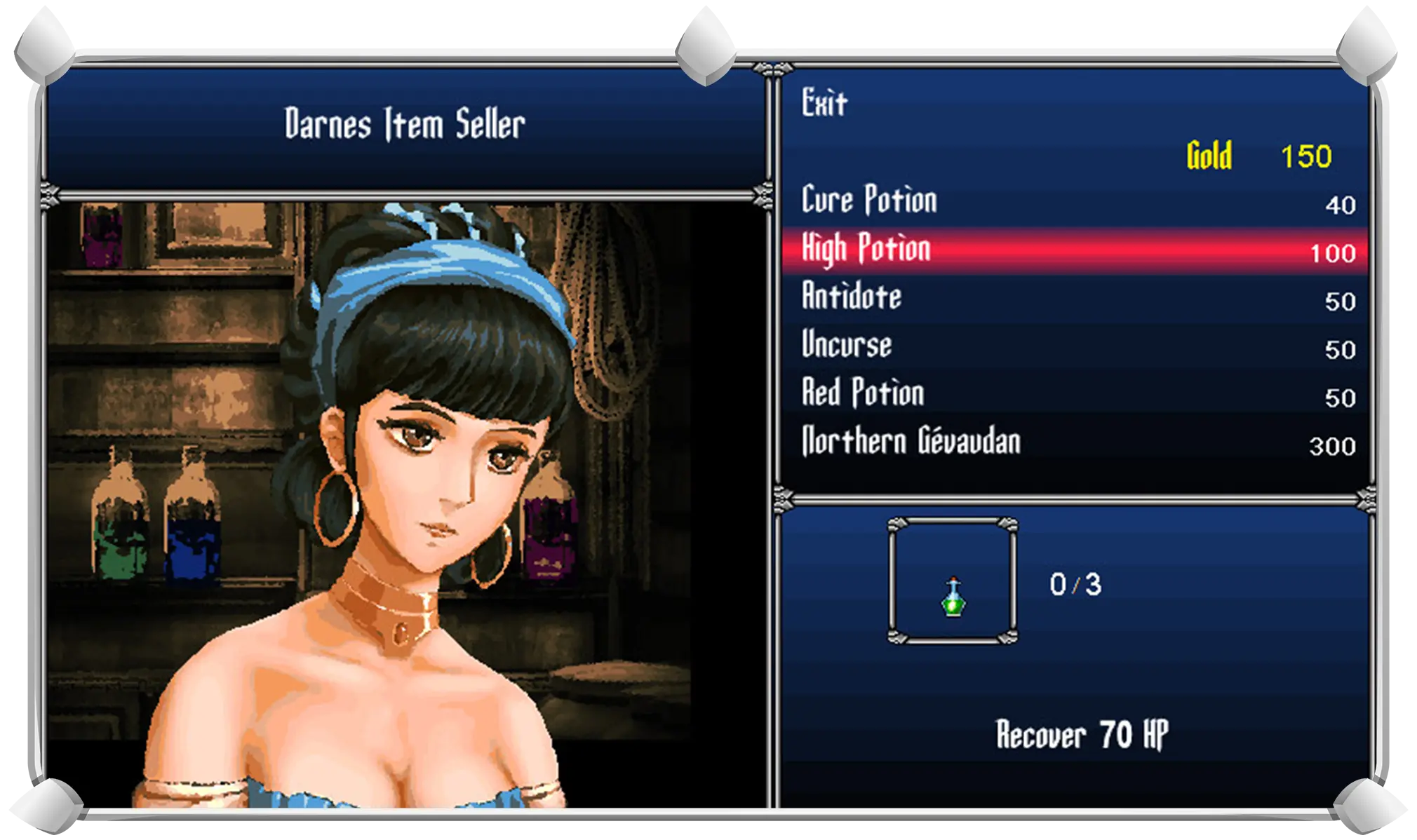Choose Exit to leave the shop
The height and width of the screenshot is (840, 1417).
(x=825, y=104)
